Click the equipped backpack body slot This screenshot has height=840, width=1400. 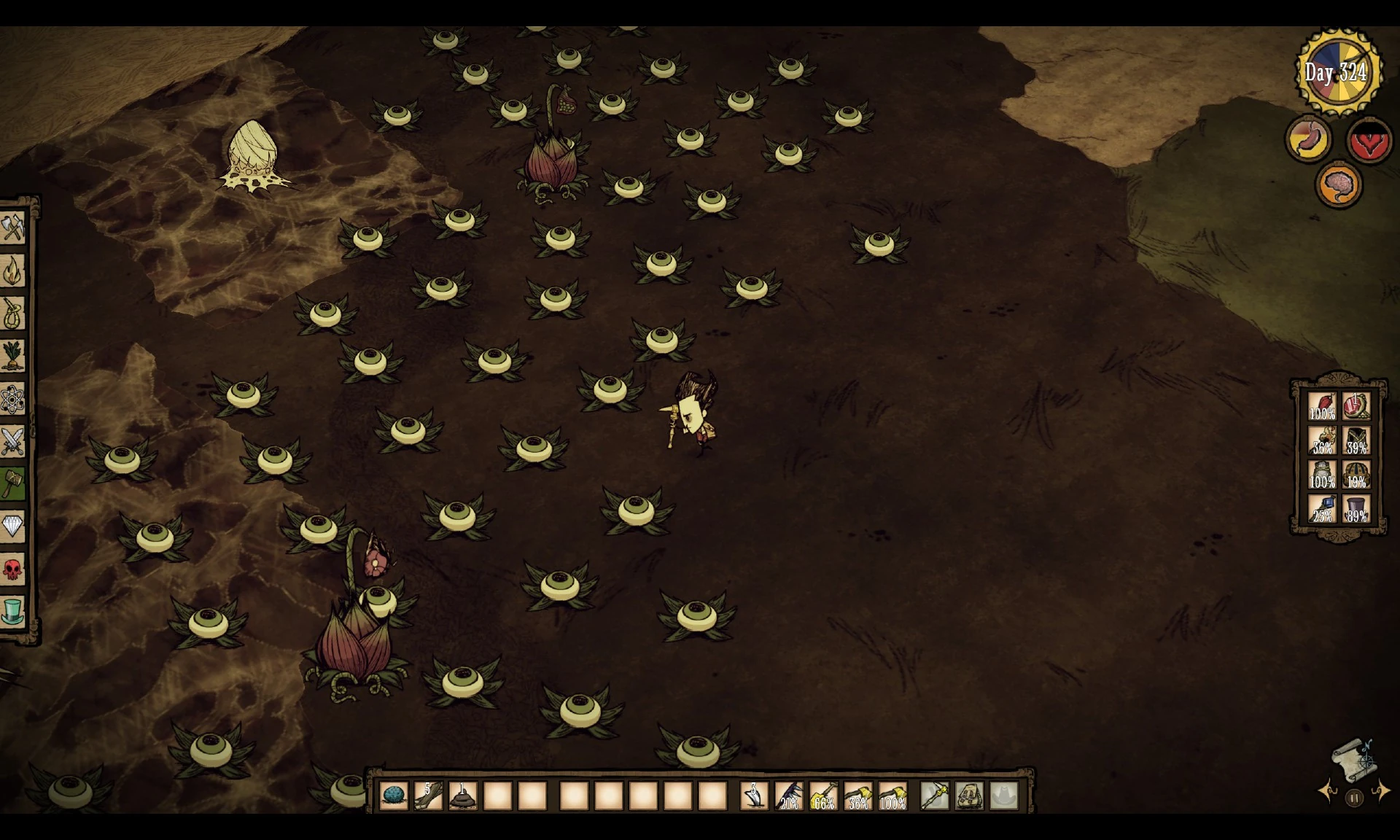(969, 796)
